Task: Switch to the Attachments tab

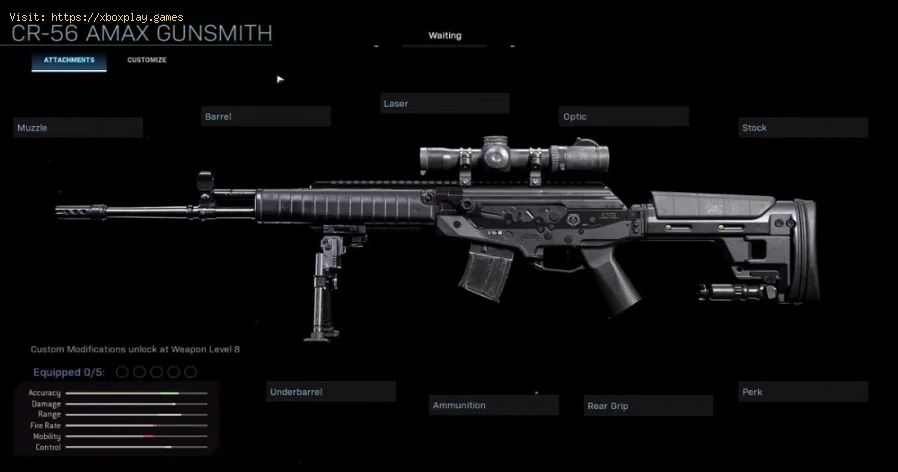Action: [68, 61]
